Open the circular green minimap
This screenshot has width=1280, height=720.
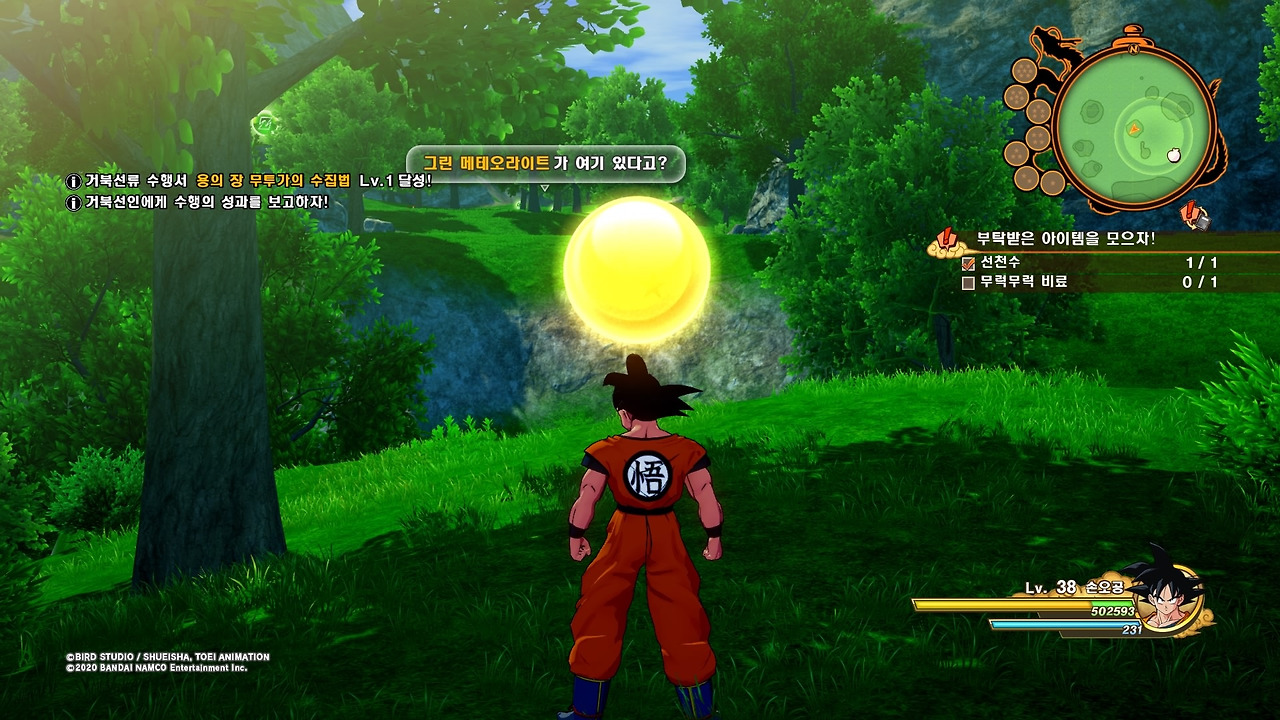pos(1134,127)
